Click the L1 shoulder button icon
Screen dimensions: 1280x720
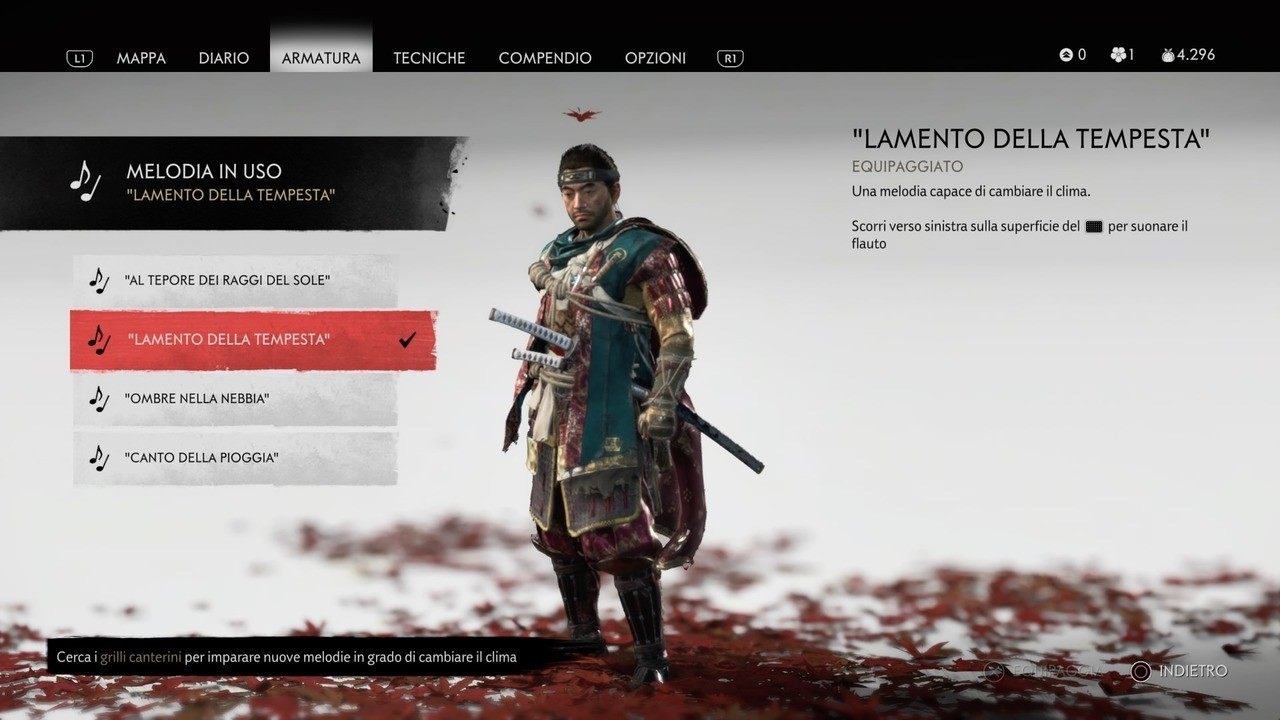pos(79,58)
